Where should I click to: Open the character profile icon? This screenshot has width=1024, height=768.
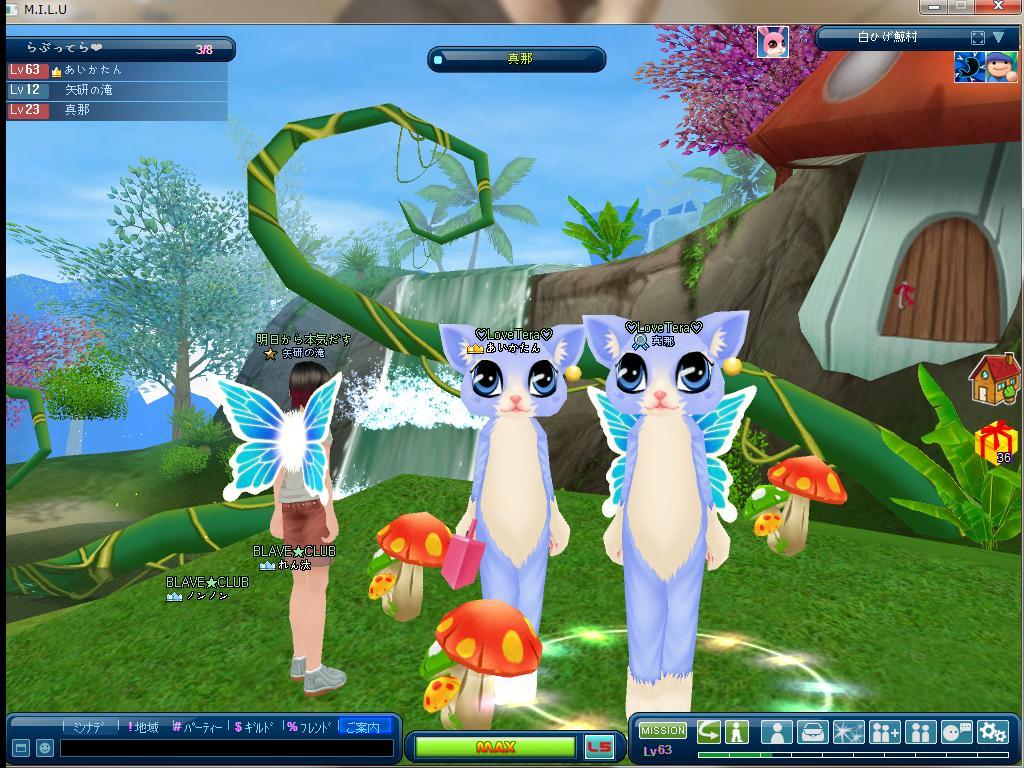[x=777, y=731]
